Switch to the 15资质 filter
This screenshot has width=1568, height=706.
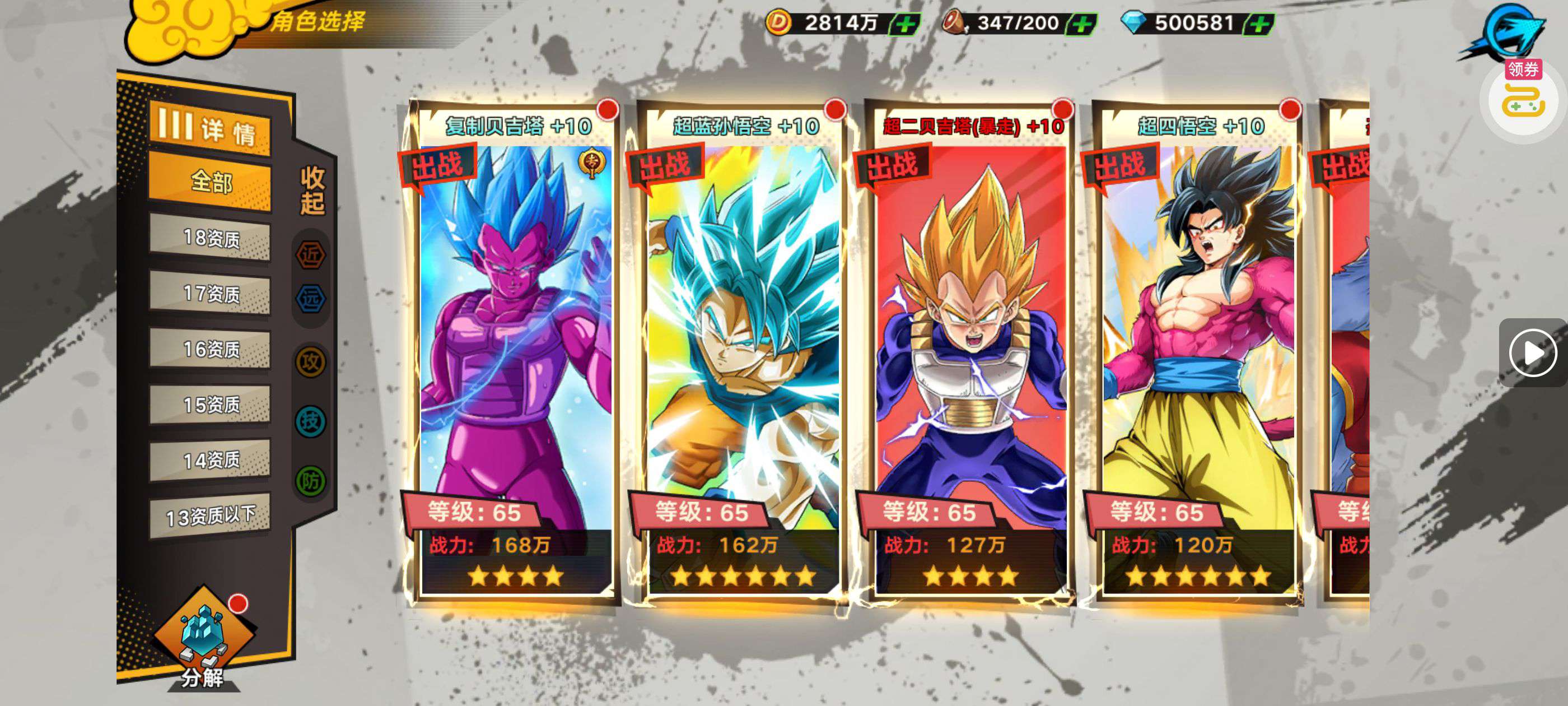(210, 405)
